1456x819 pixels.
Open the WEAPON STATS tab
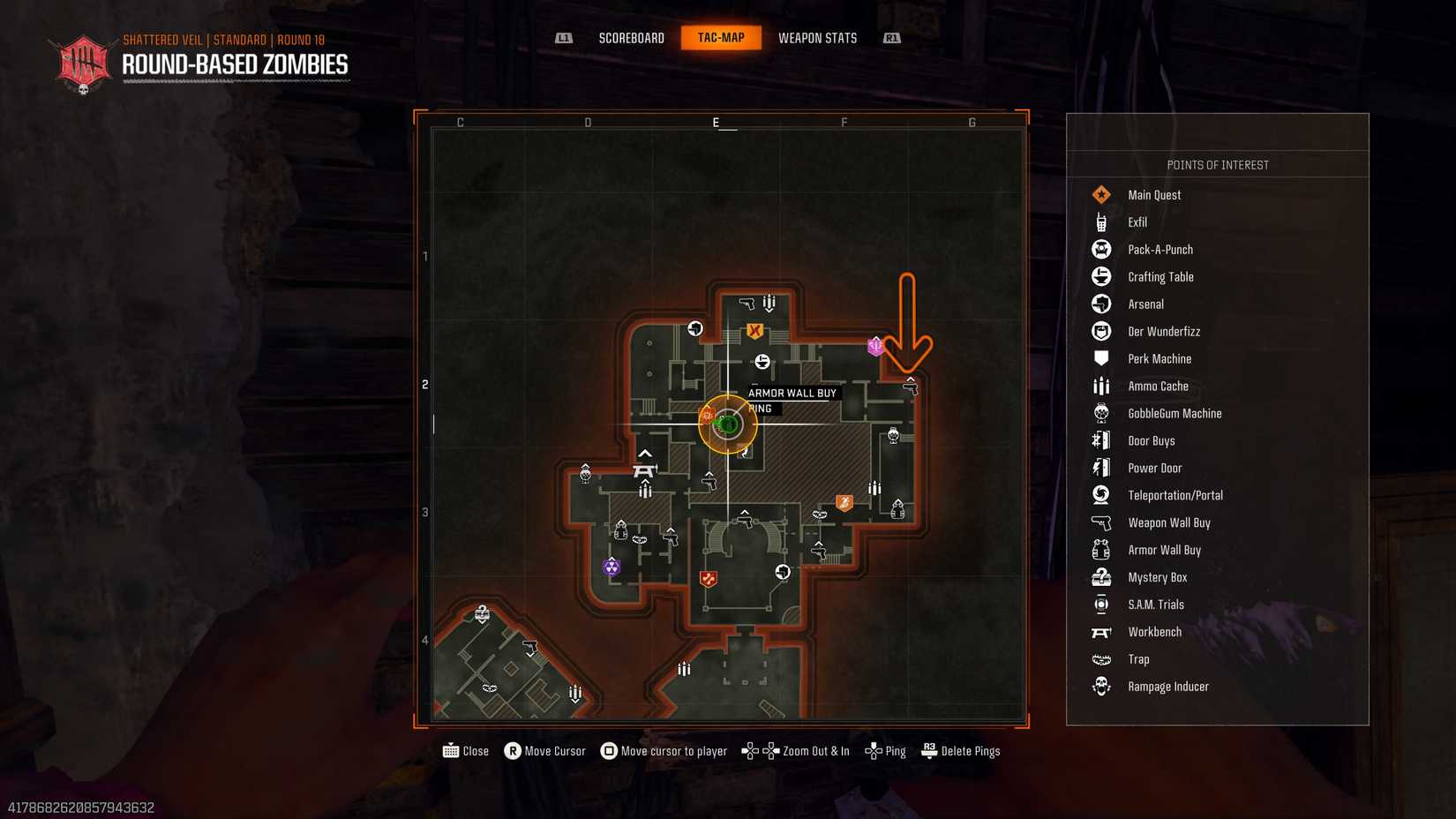(817, 37)
